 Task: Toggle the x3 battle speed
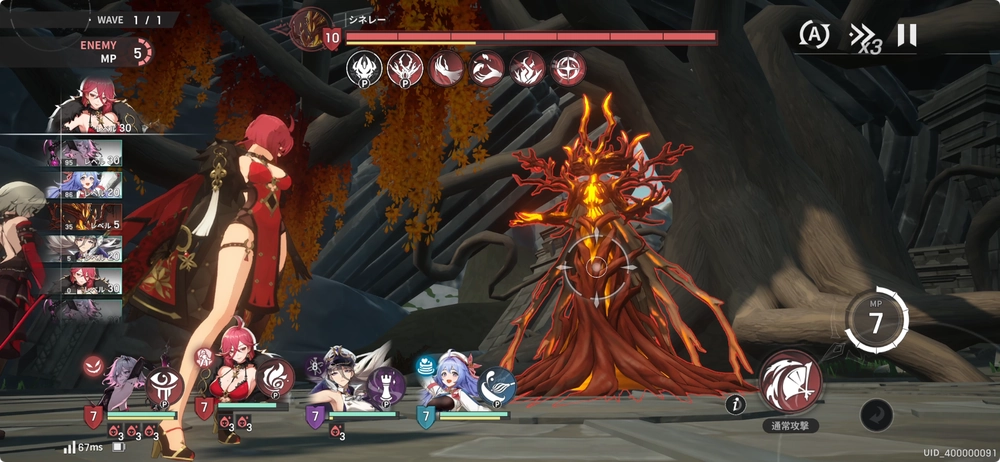tap(863, 38)
